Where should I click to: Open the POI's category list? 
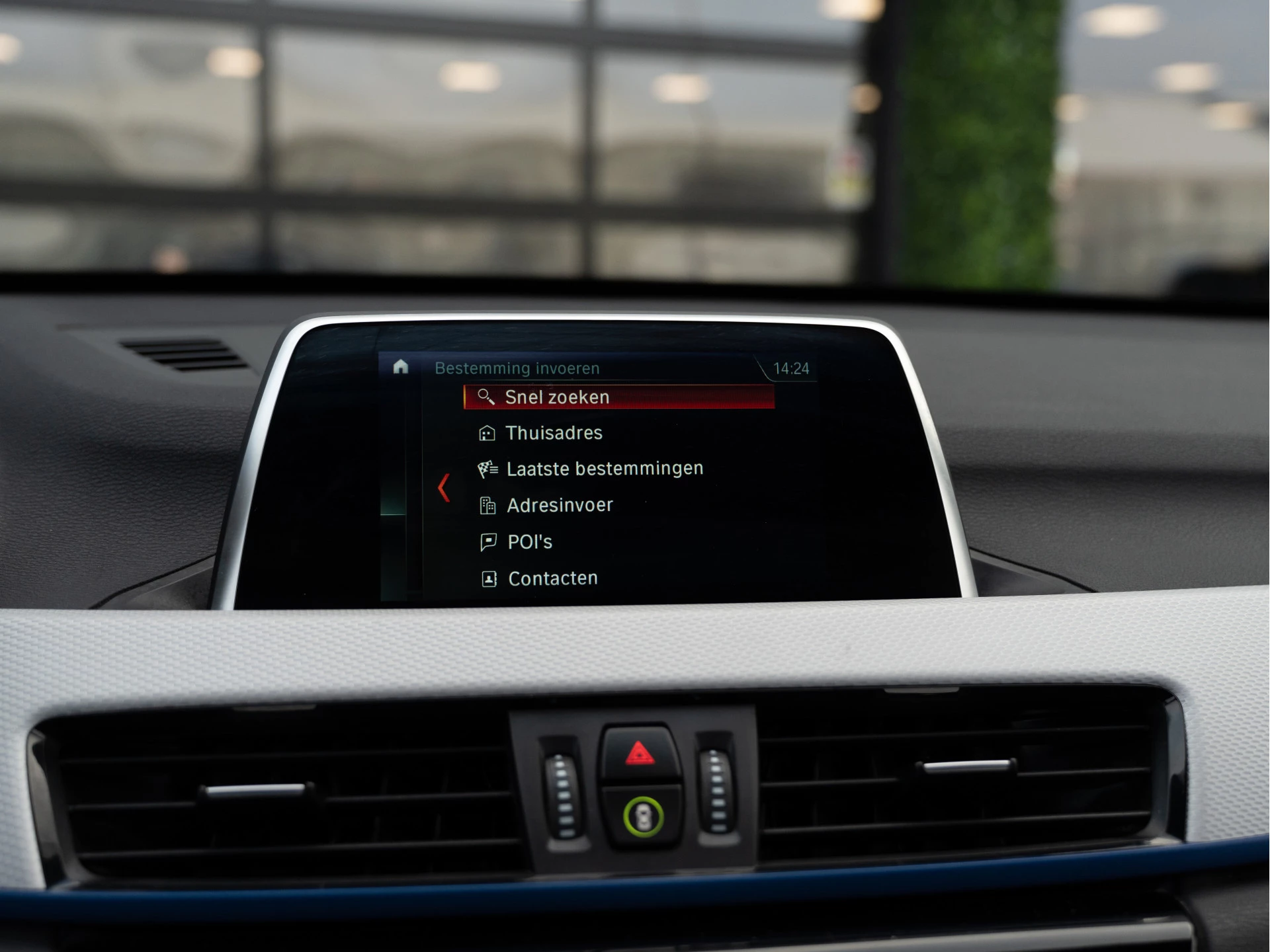click(529, 541)
